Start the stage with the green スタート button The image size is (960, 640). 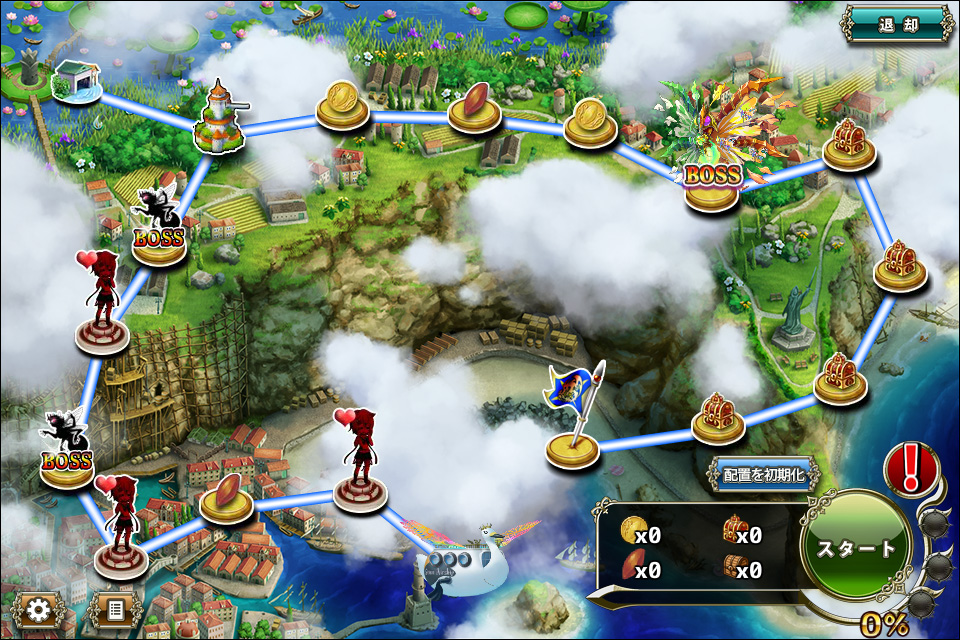tap(857, 547)
